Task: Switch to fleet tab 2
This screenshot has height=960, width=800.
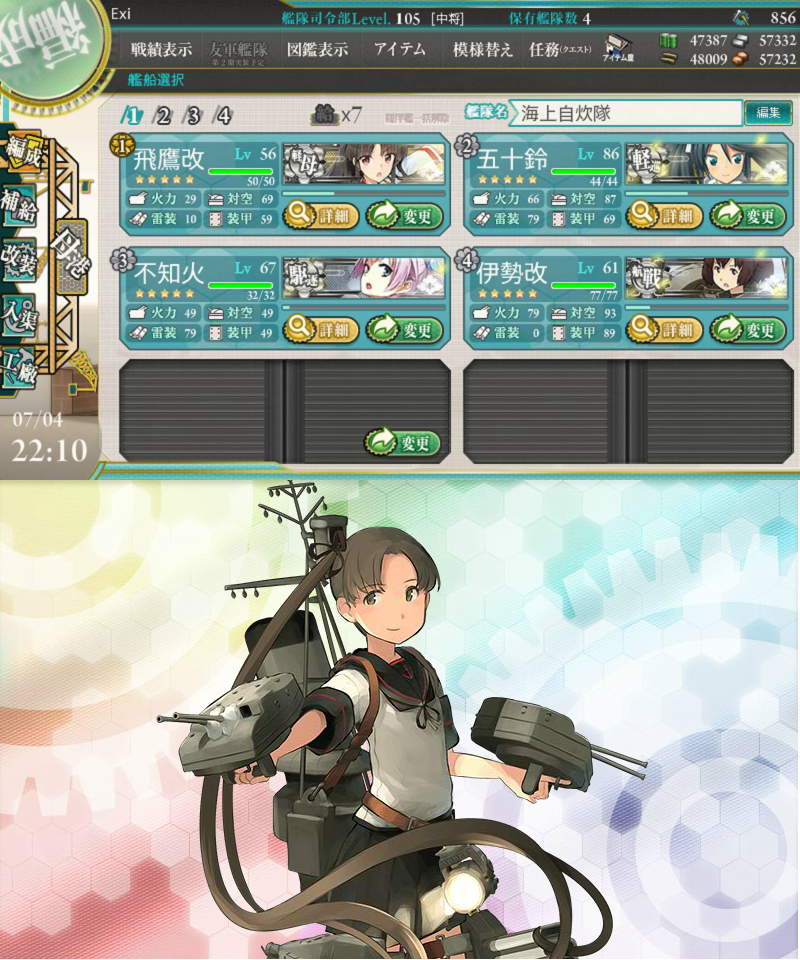Action: coord(163,115)
